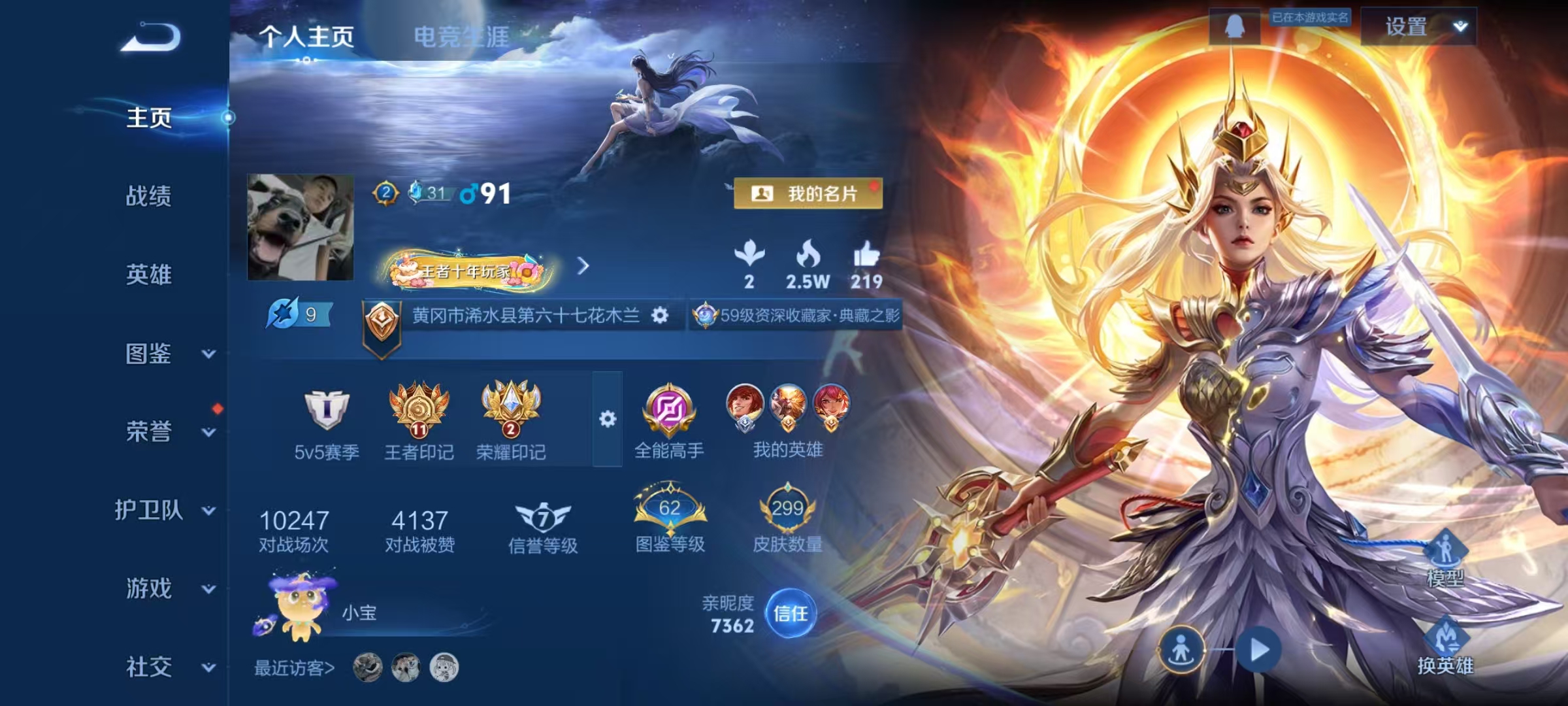Viewport: 1568px width, 706px height.
Task: Click the 信任 intimacy button
Action: (x=791, y=613)
